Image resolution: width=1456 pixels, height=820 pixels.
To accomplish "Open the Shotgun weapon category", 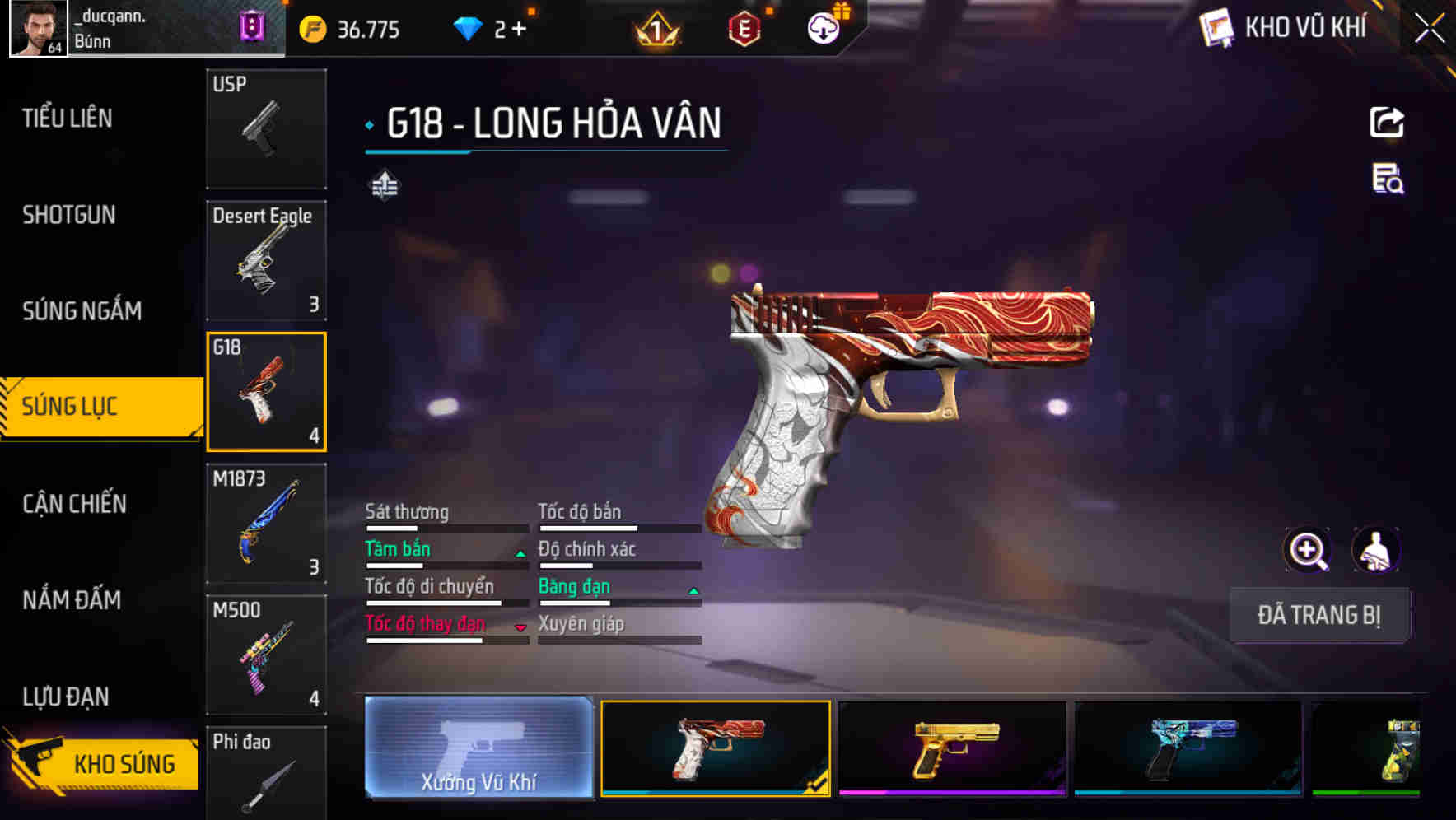I will (69, 215).
